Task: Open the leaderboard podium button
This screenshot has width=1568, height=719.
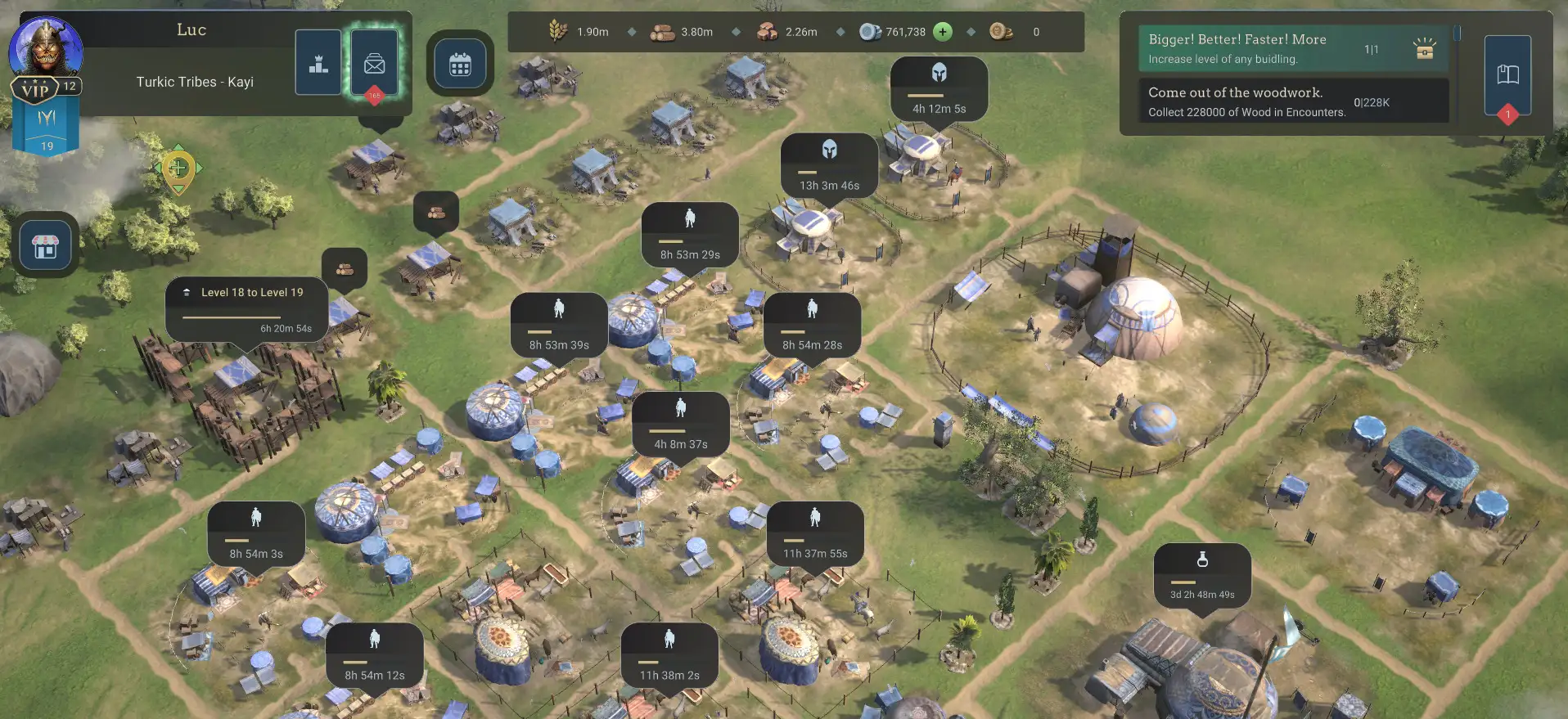Action: [318, 63]
